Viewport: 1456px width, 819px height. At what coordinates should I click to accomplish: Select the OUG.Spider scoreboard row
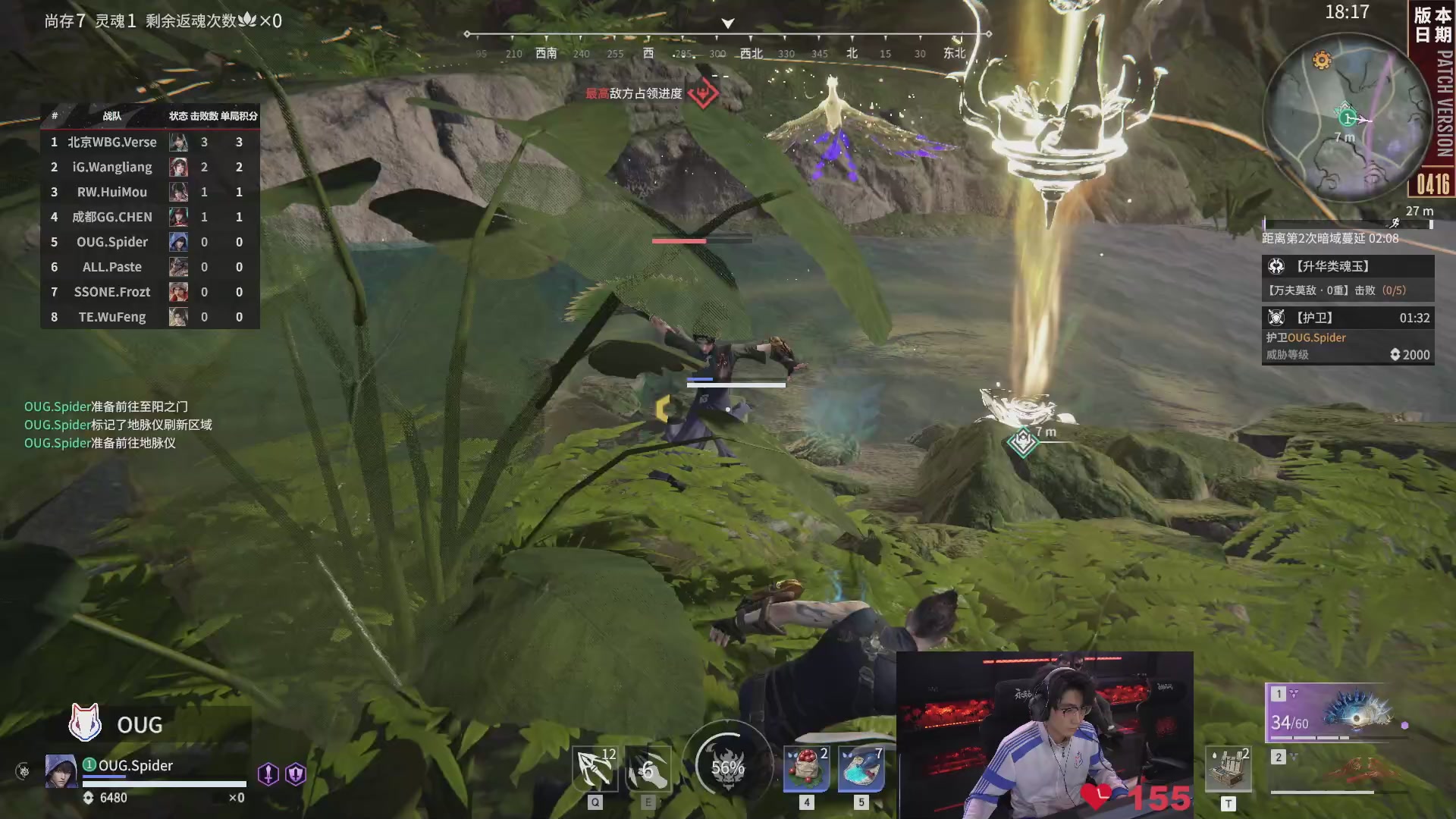coord(150,242)
